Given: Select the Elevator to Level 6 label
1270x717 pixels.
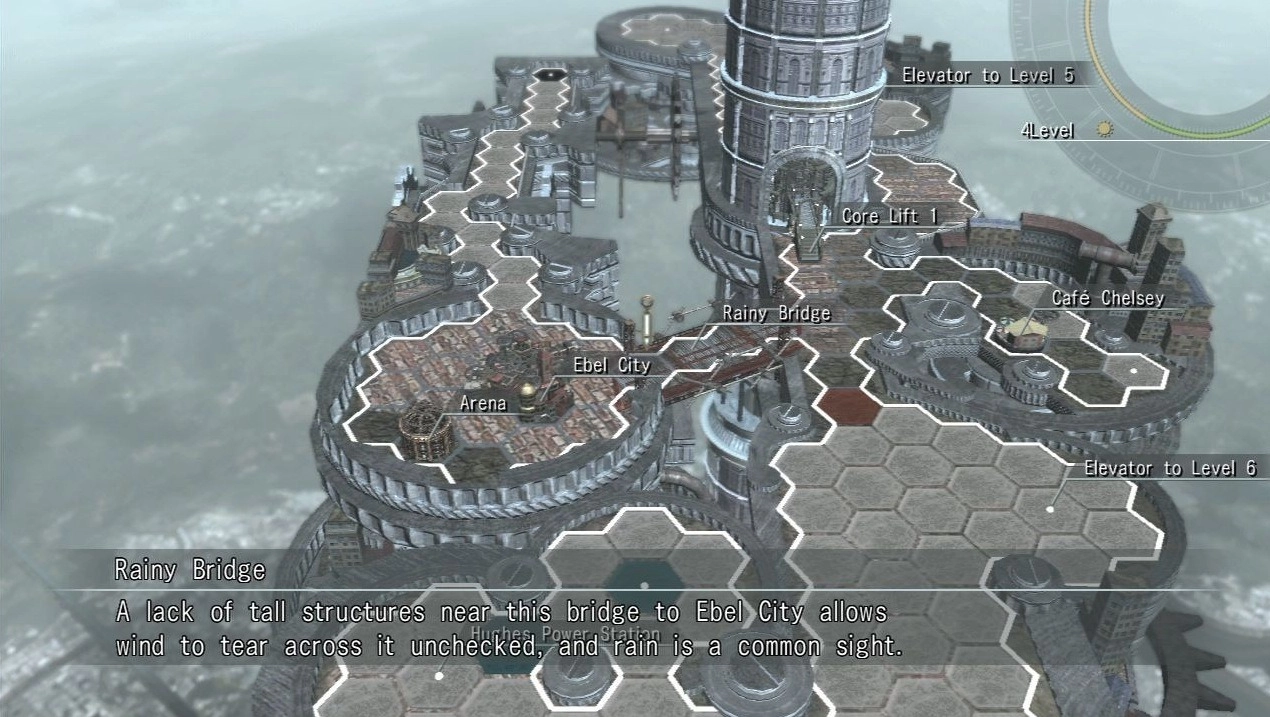Looking at the screenshot, I should pos(1169,468).
